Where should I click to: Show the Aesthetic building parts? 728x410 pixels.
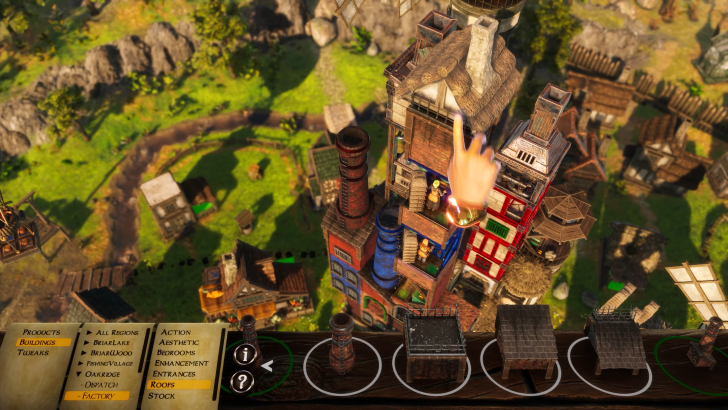point(179,342)
